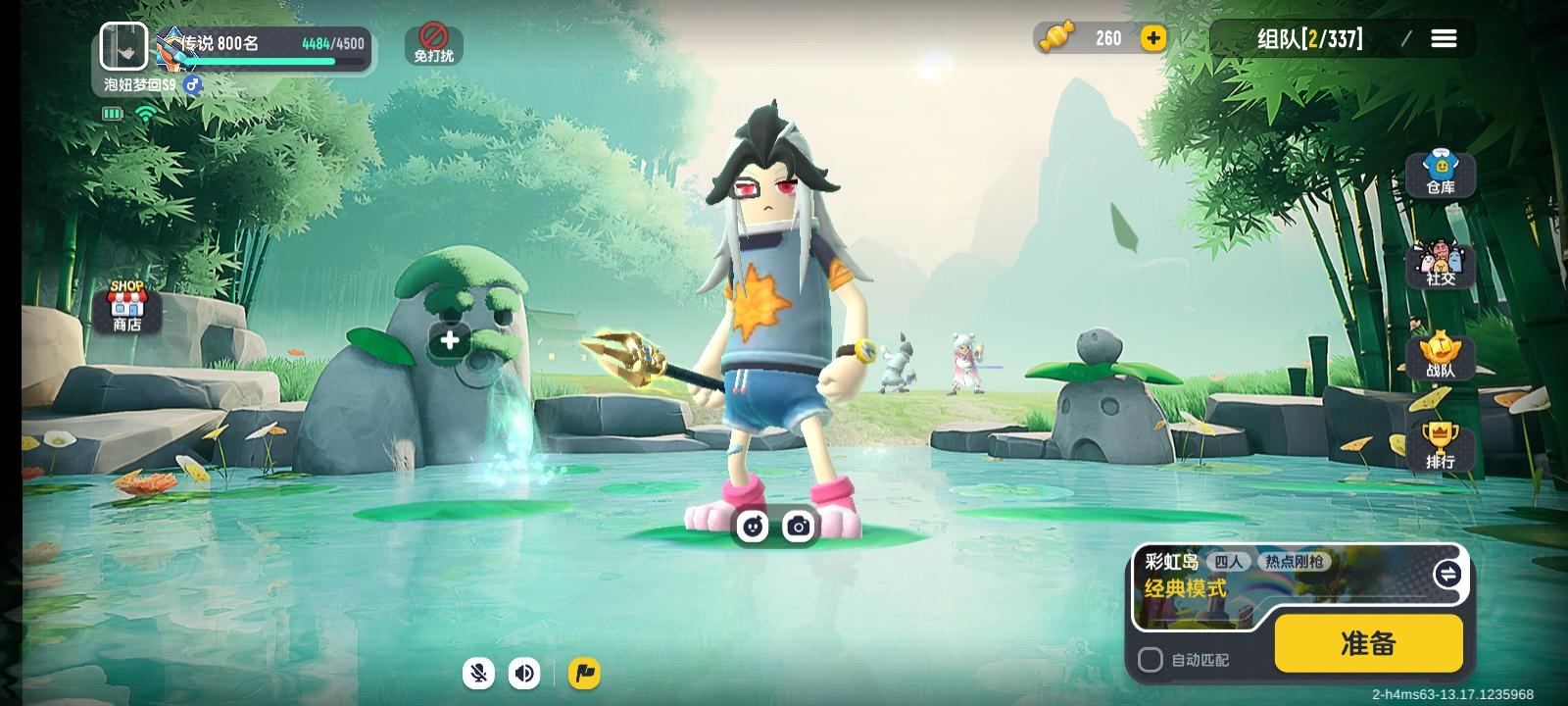1568x706 pixels.
Task: Open the 社交 social menu
Action: 1440,265
